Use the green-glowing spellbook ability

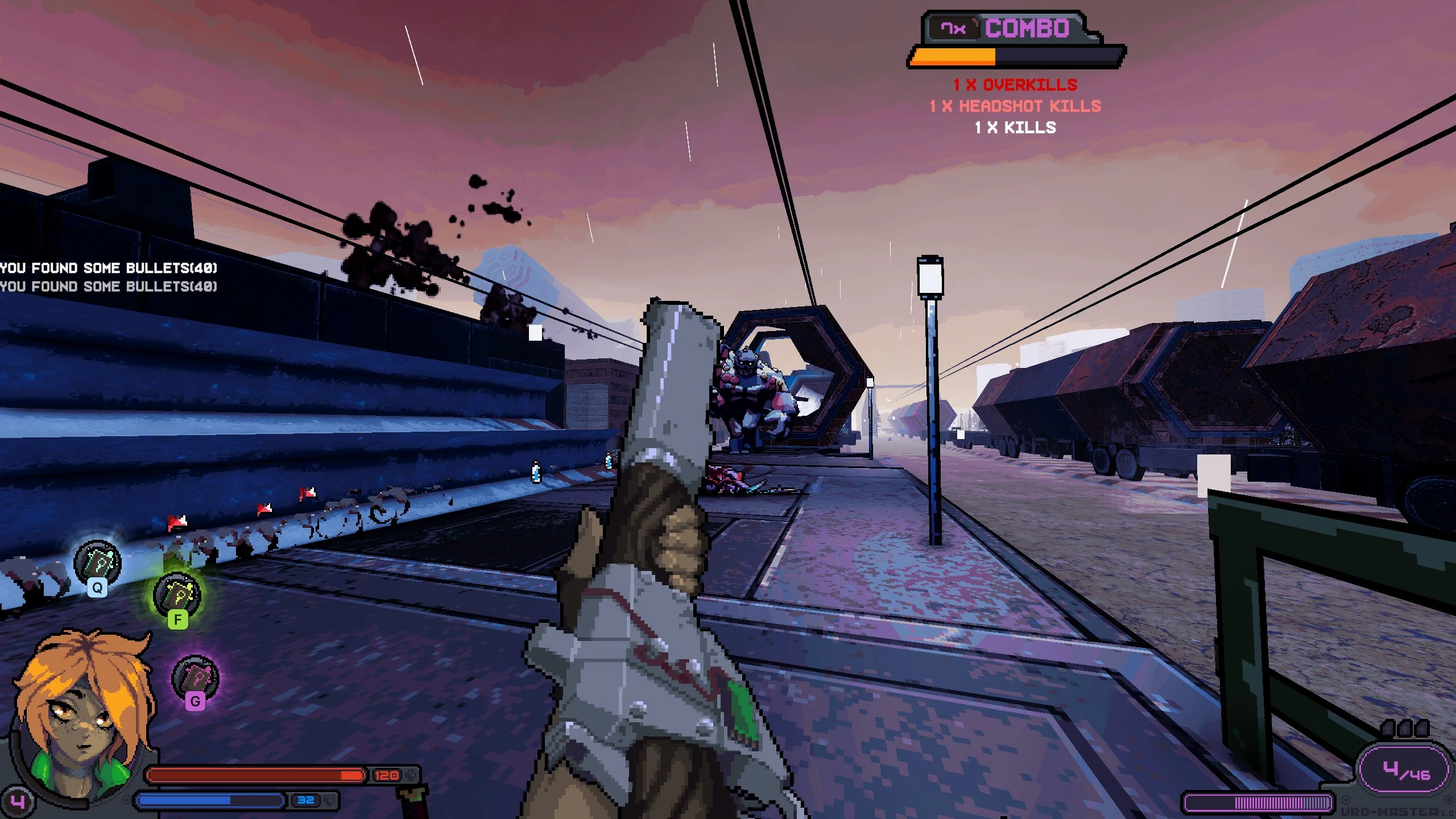click(x=177, y=595)
